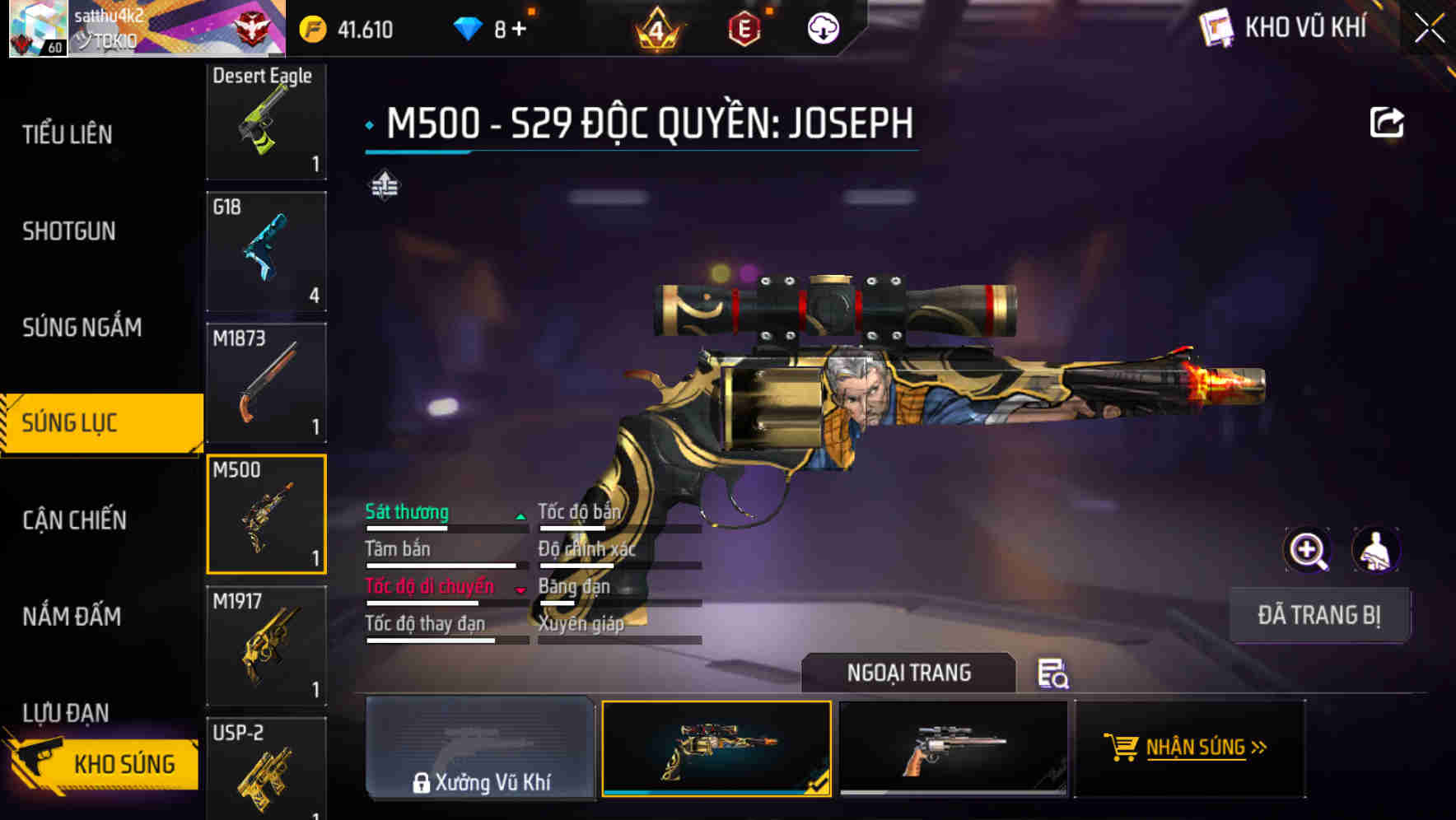This screenshot has height=820, width=1456.
Task: Open the cloud download icon in top bar
Action: [x=821, y=28]
